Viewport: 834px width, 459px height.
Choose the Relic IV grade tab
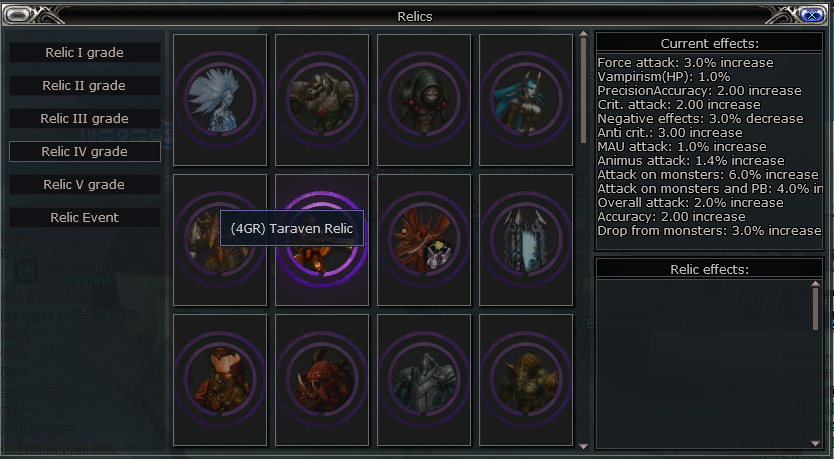[84, 151]
